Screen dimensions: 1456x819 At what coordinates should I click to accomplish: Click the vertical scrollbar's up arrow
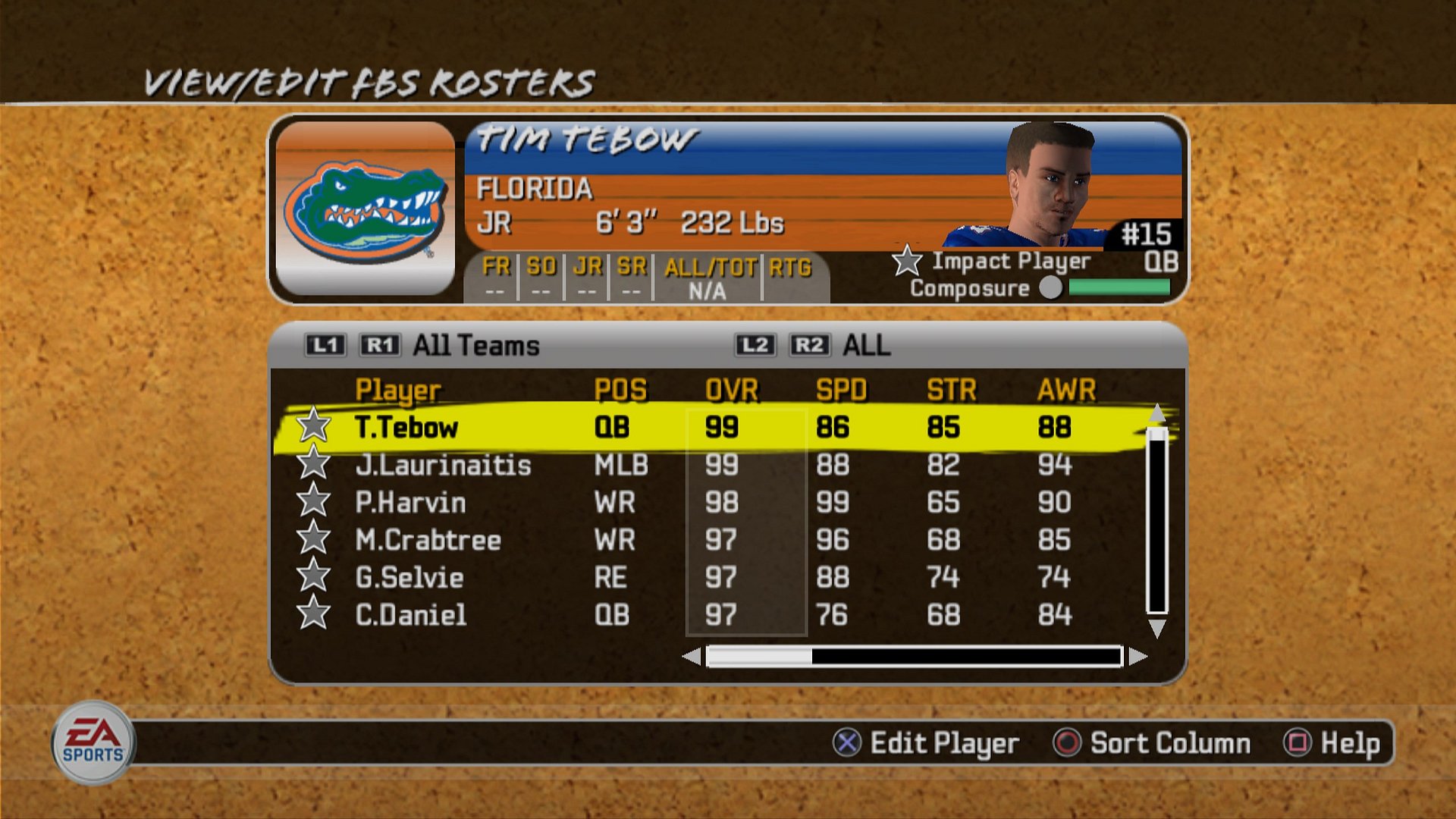(x=1156, y=413)
